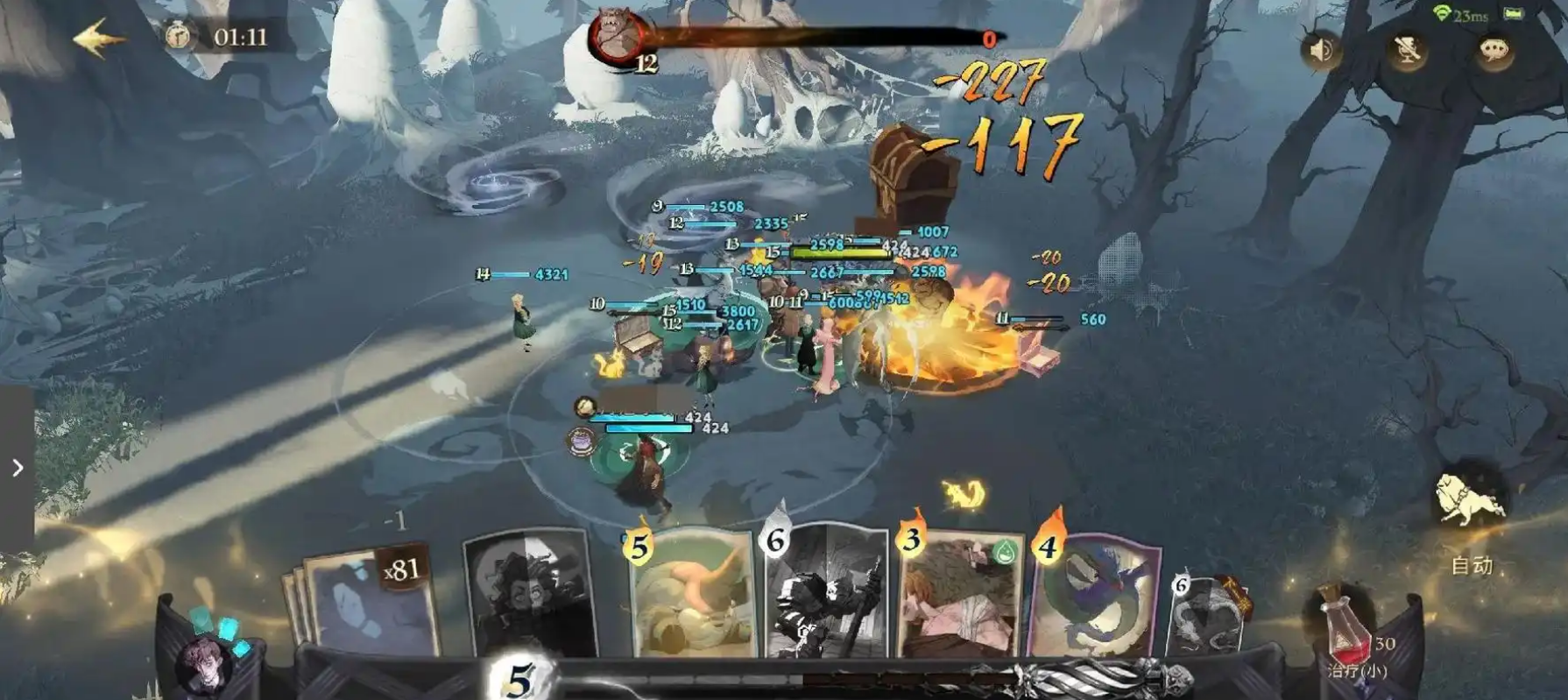Toggle the speaker sound button

[x=1322, y=51]
